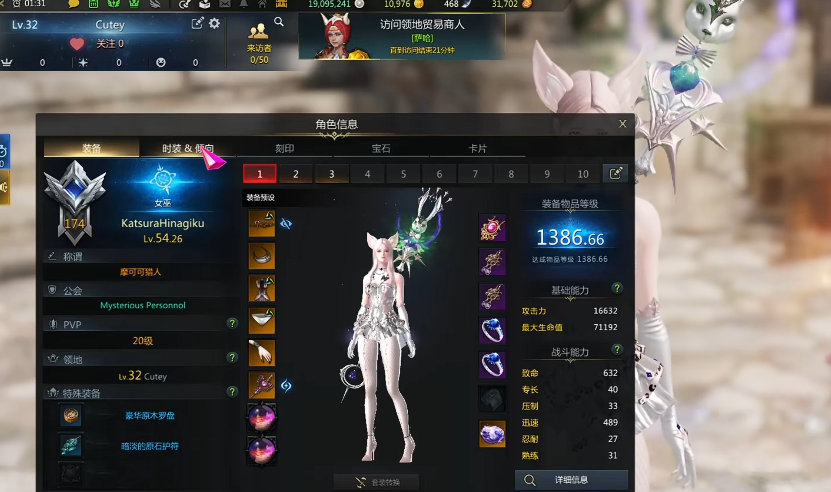Select the purple ability stone slot
The width and height of the screenshot is (831, 492).
pyautogui.click(x=492, y=434)
